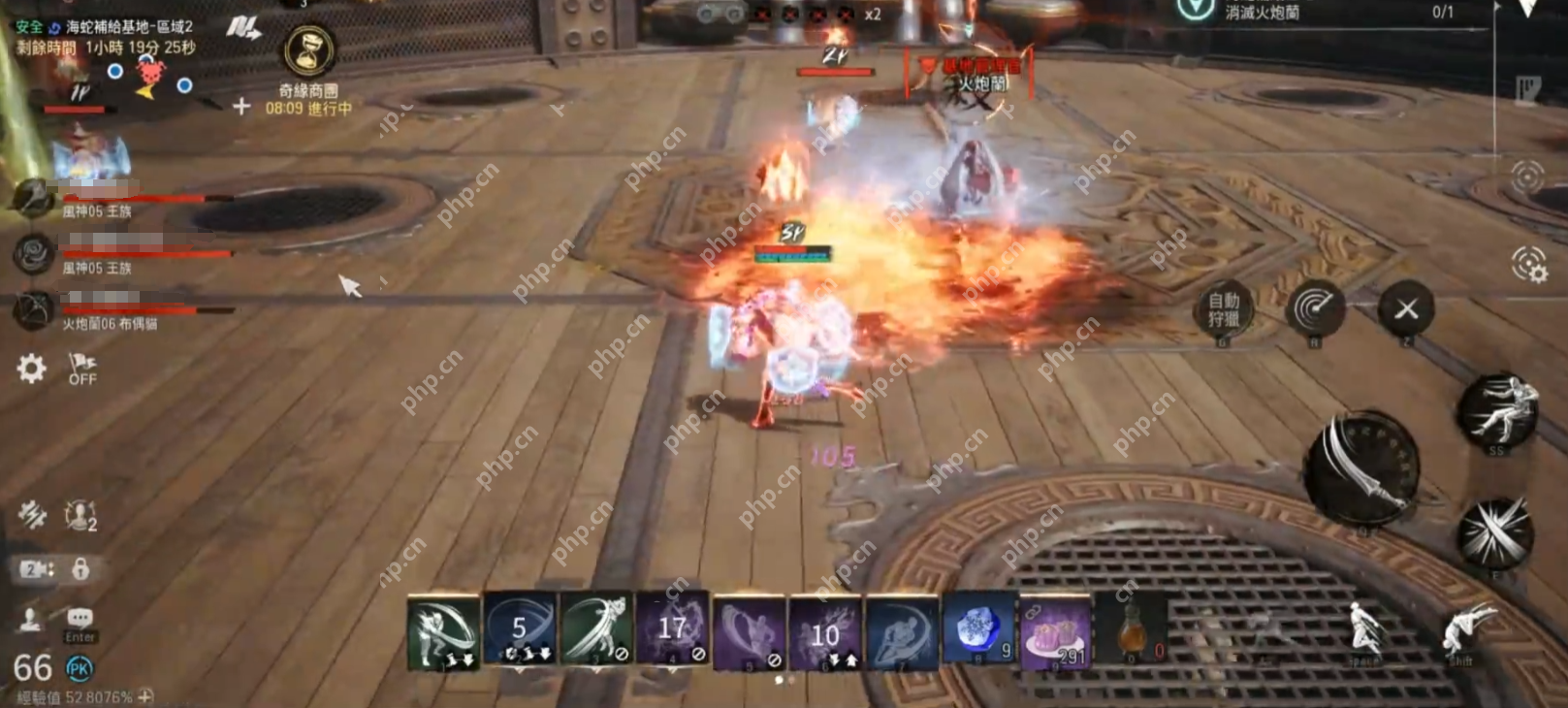This screenshot has width=1568, height=708.
Task: Select the 消滅火炮蘭 quest tracker entry
Action: coord(1262,13)
